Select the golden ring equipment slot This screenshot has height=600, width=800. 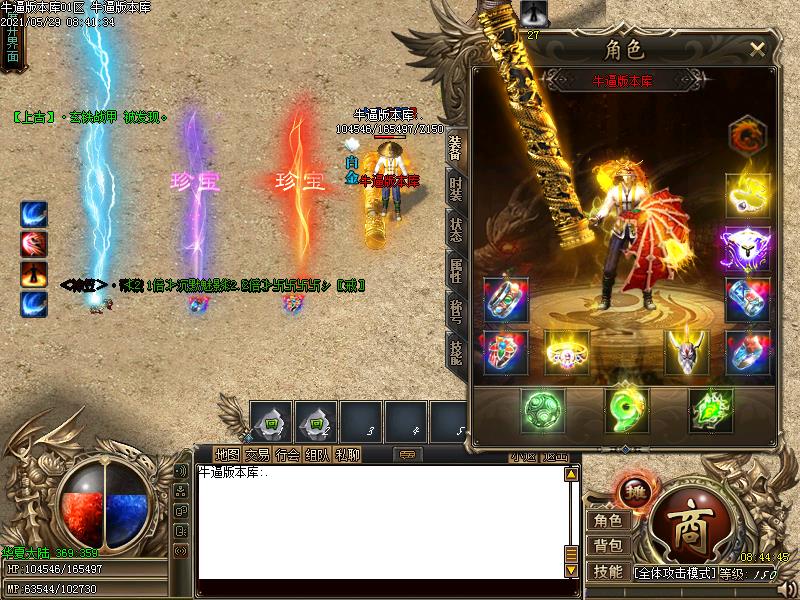pyautogui.click(x=567, y=351)
